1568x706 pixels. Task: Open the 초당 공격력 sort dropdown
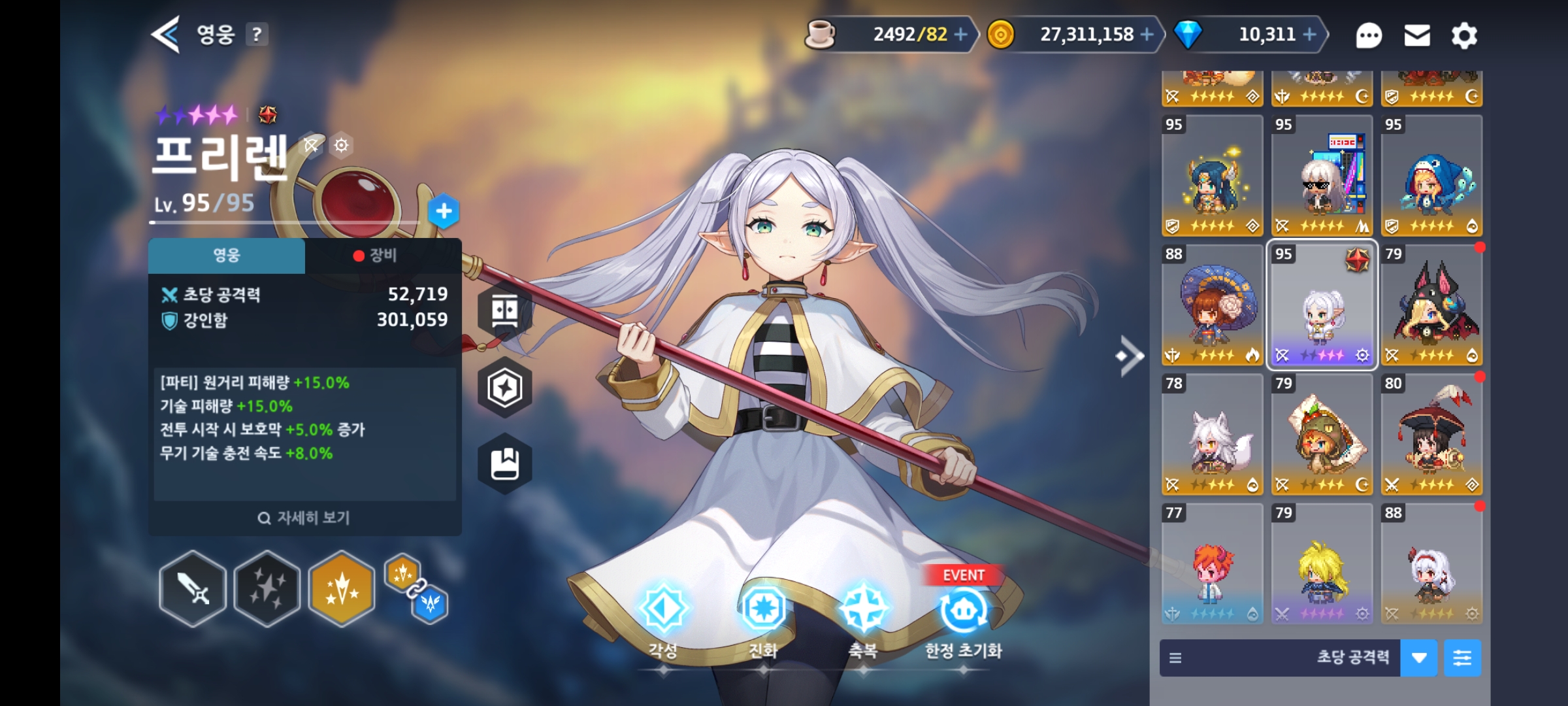click(1418, 658)
